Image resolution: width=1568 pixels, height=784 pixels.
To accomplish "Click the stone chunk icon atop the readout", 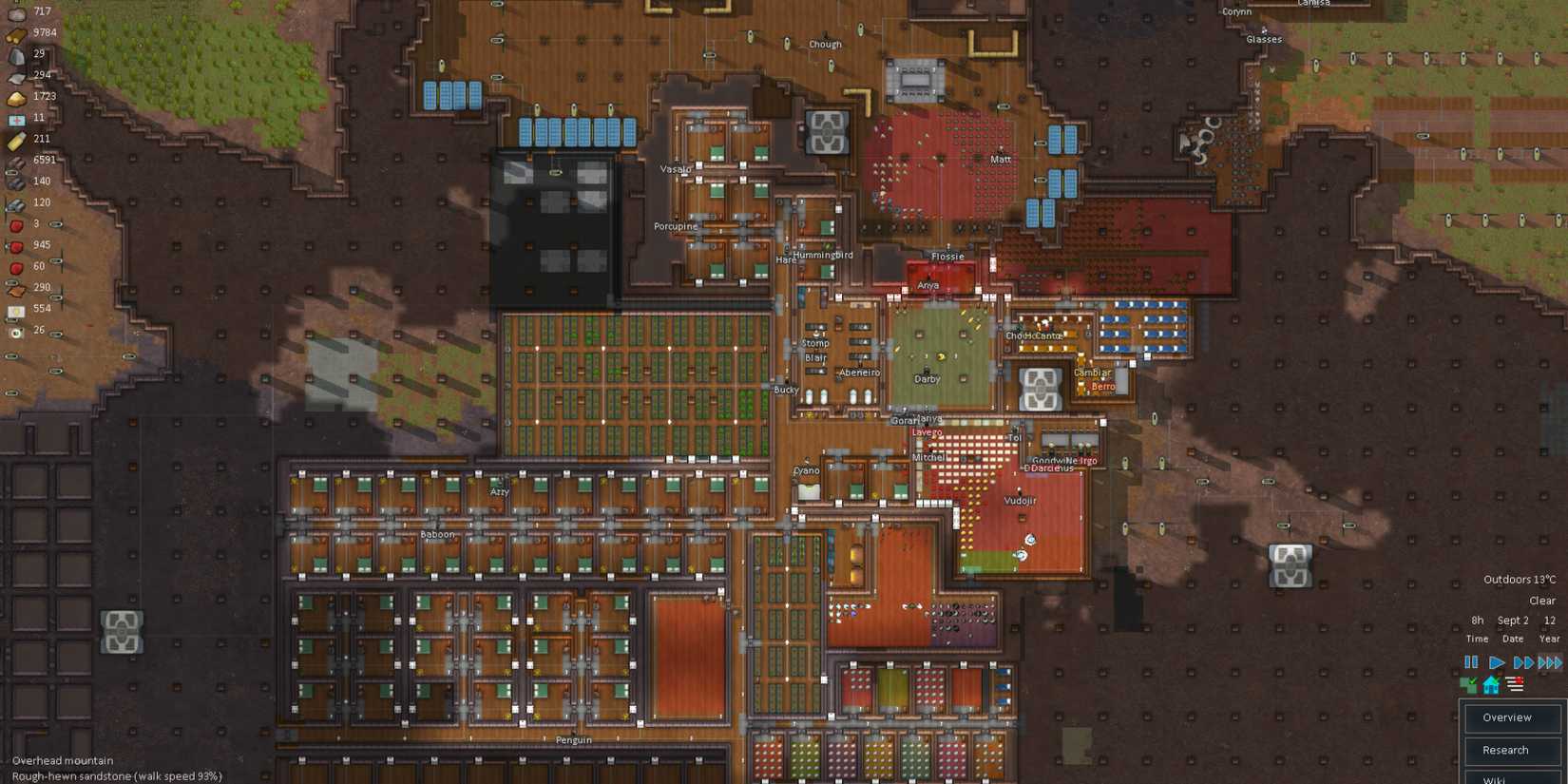I will pos(14,11).
